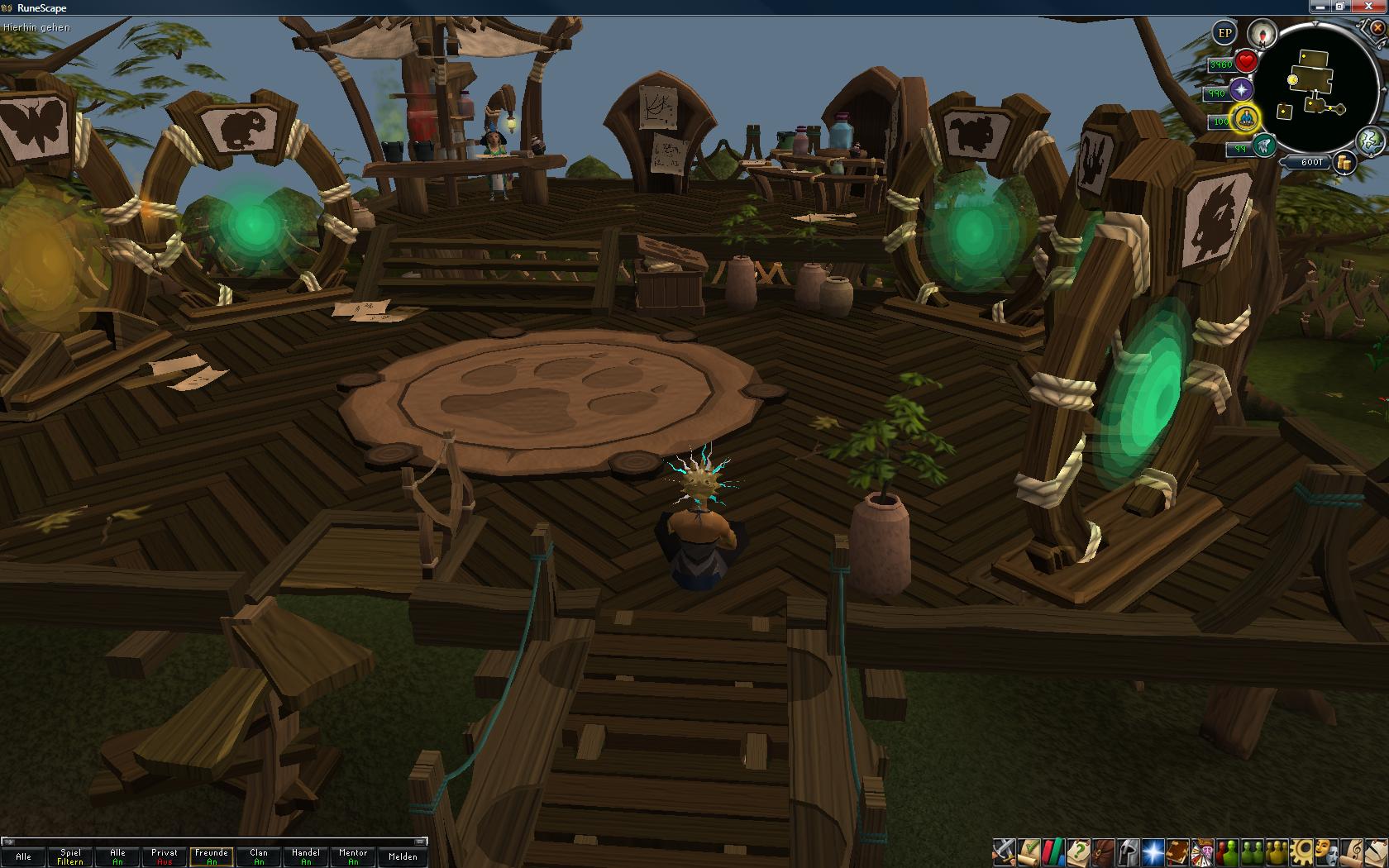The width and height of the screenshot is (1389, 868).
Task: Select the Handel chat tab
Action: coord(306,856)
